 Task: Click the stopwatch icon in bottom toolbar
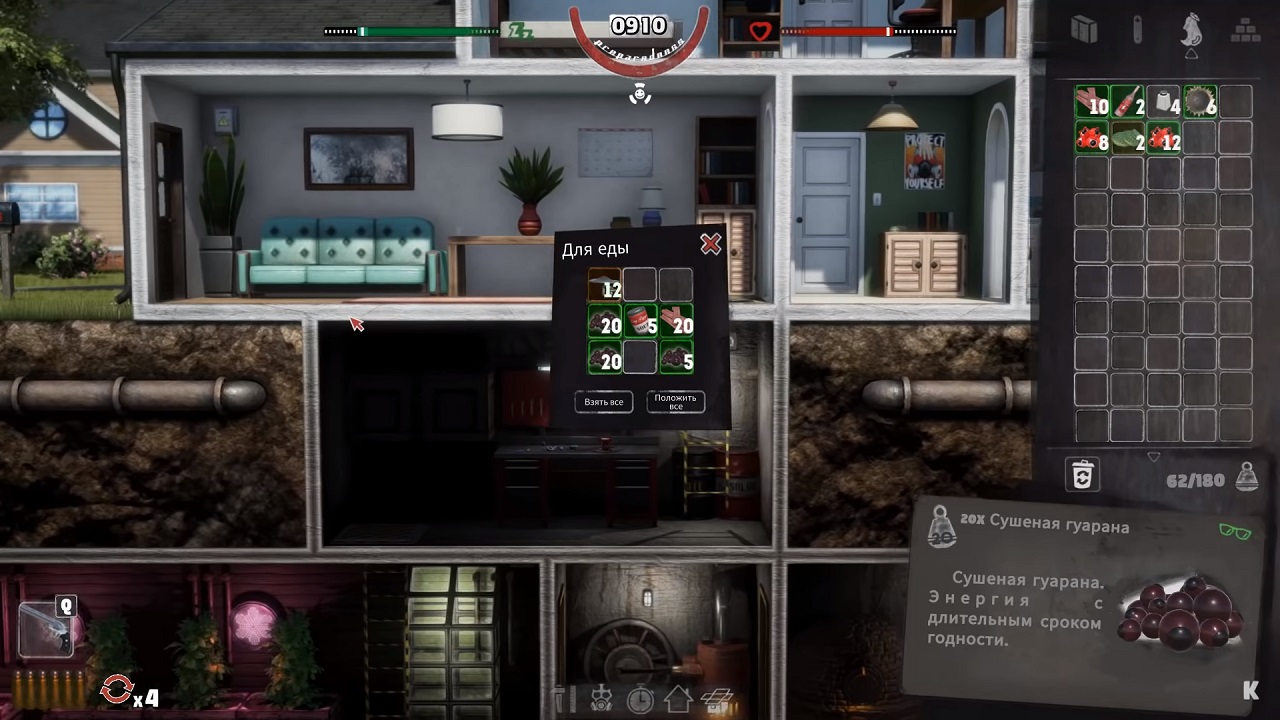[x=640, y=699]
